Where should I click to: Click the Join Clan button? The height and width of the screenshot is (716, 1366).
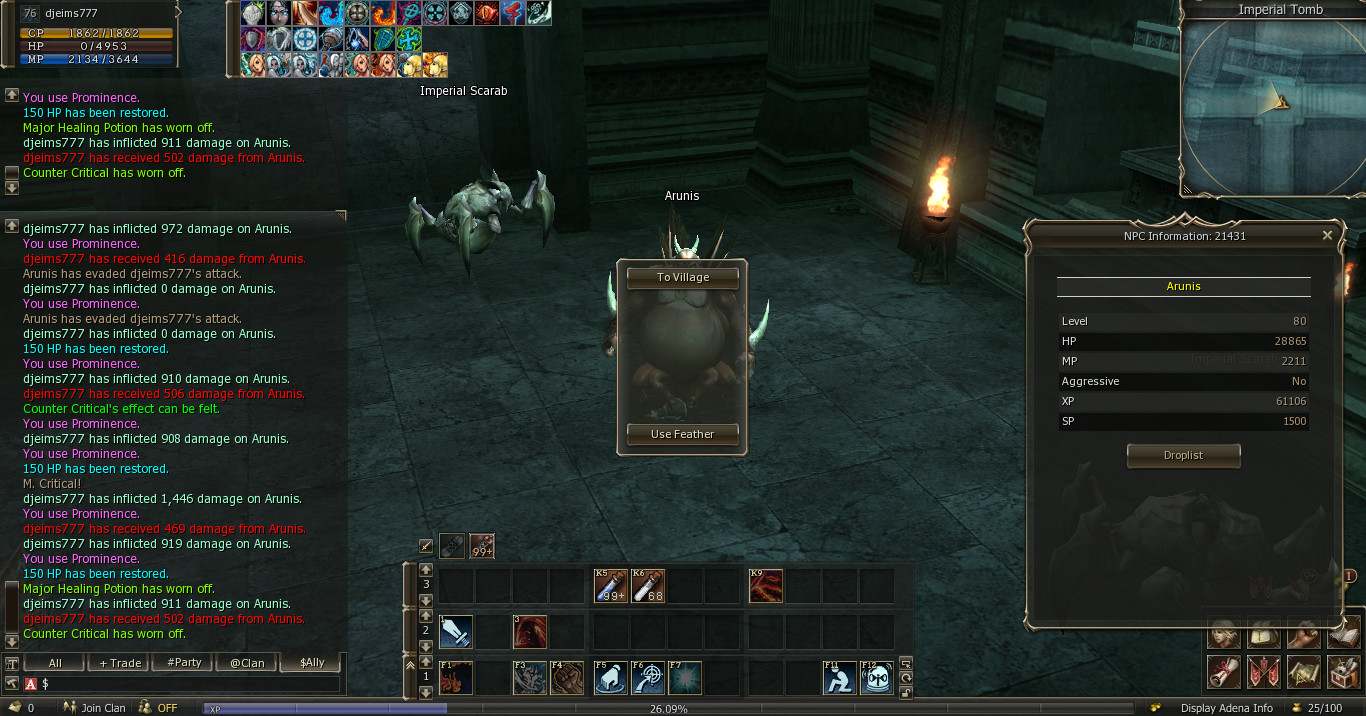click(97, 708)
